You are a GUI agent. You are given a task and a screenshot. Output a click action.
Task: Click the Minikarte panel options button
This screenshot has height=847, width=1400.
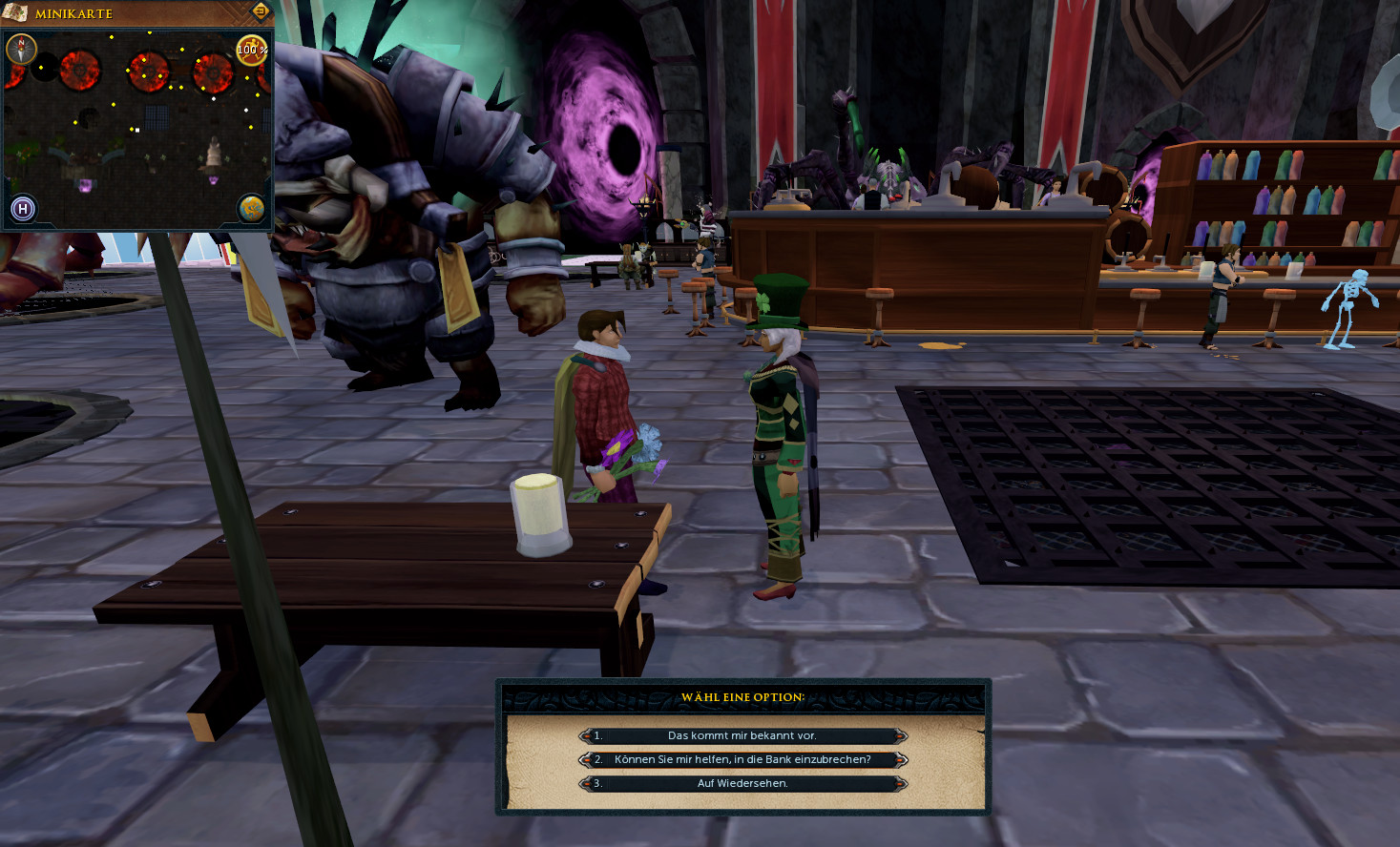pos(260,11)
